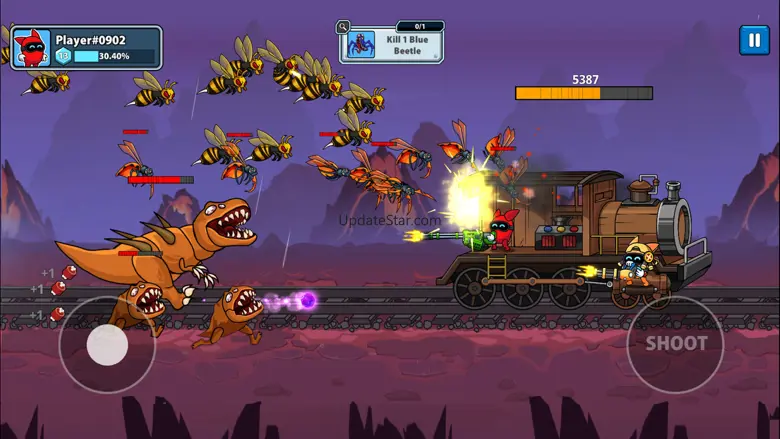The image size is (780, 439).
Task: Pause the game
Action: (753, 40)
